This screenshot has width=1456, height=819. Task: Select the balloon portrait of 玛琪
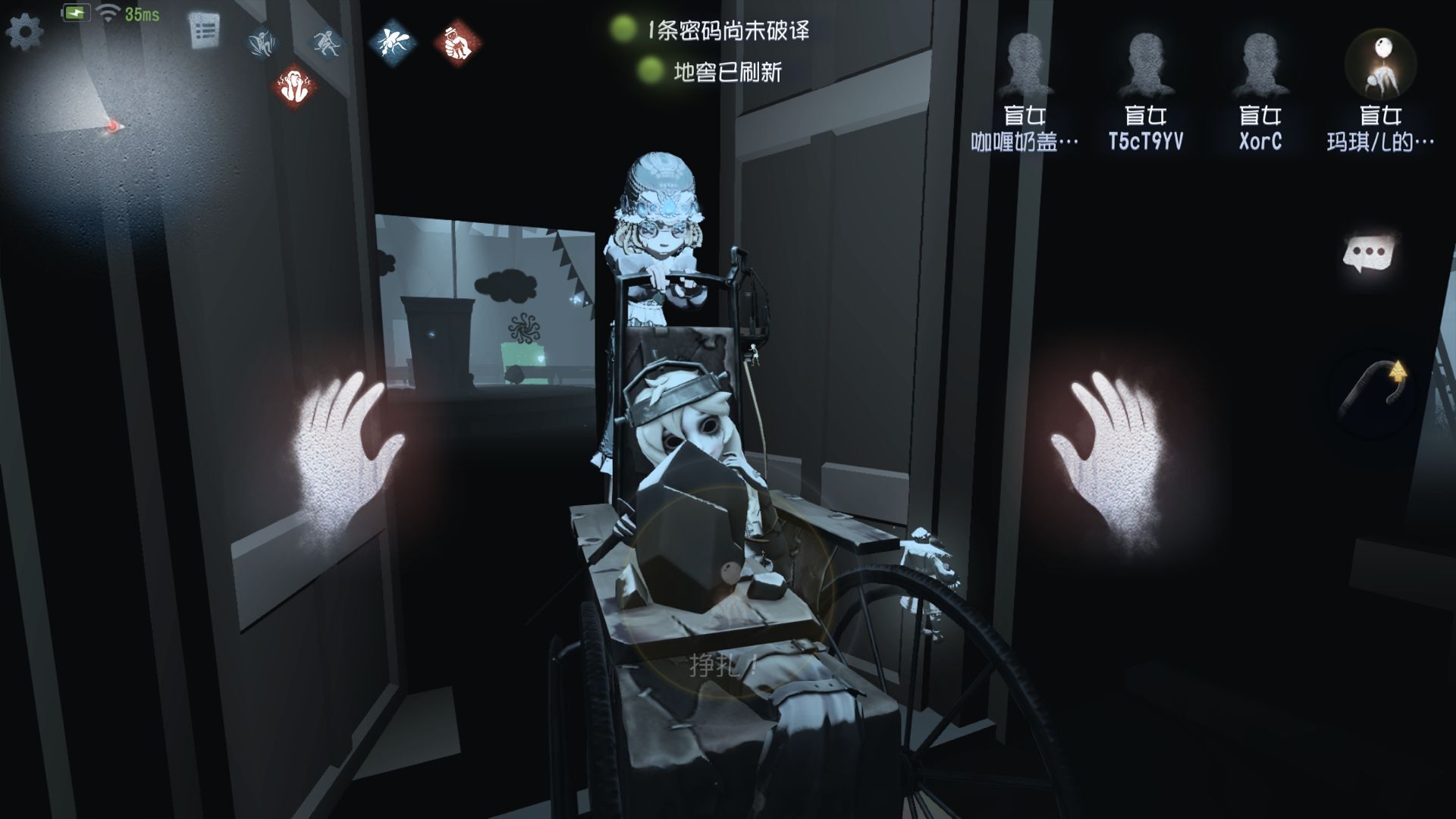[x=1380, y=65]
